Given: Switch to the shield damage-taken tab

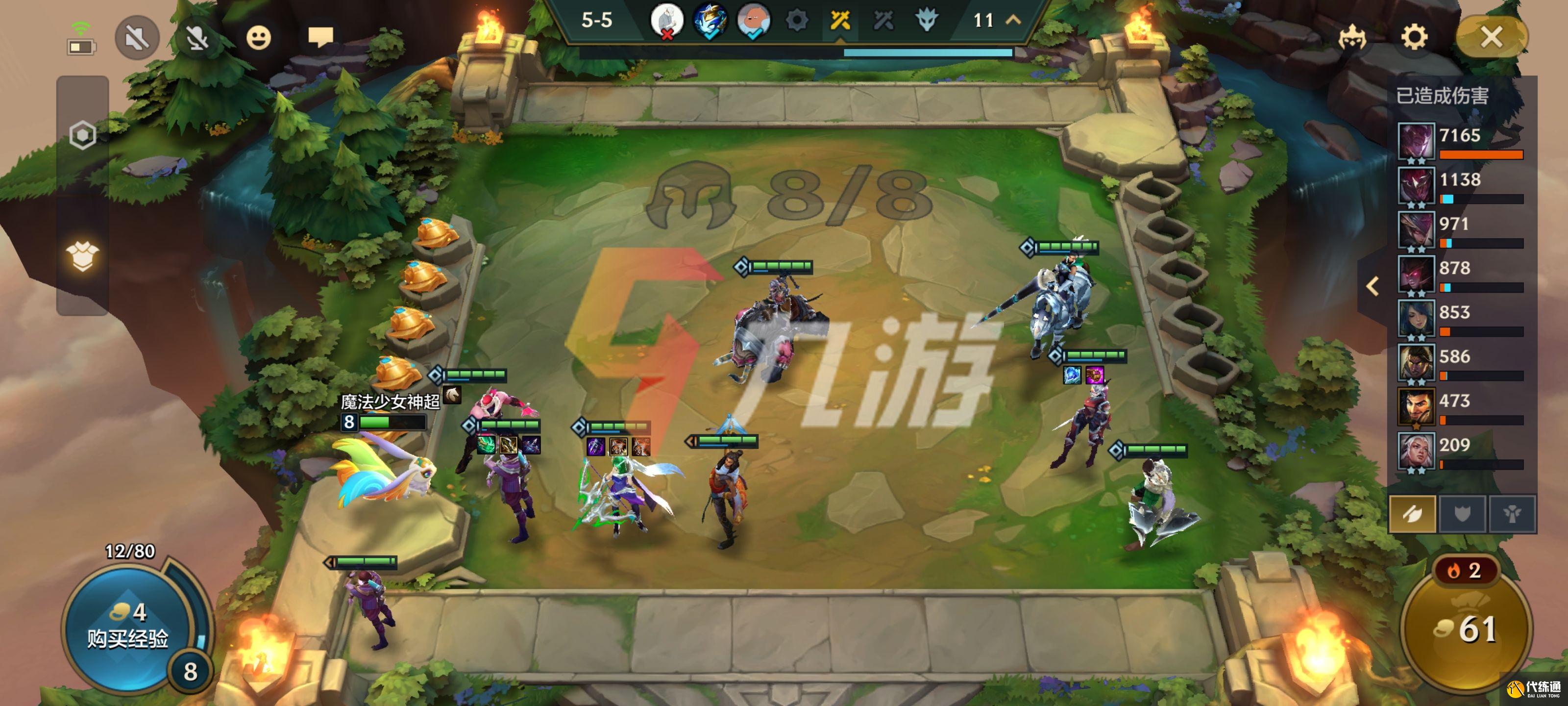Looking at the screenshot, I should tap(1462, 514).
